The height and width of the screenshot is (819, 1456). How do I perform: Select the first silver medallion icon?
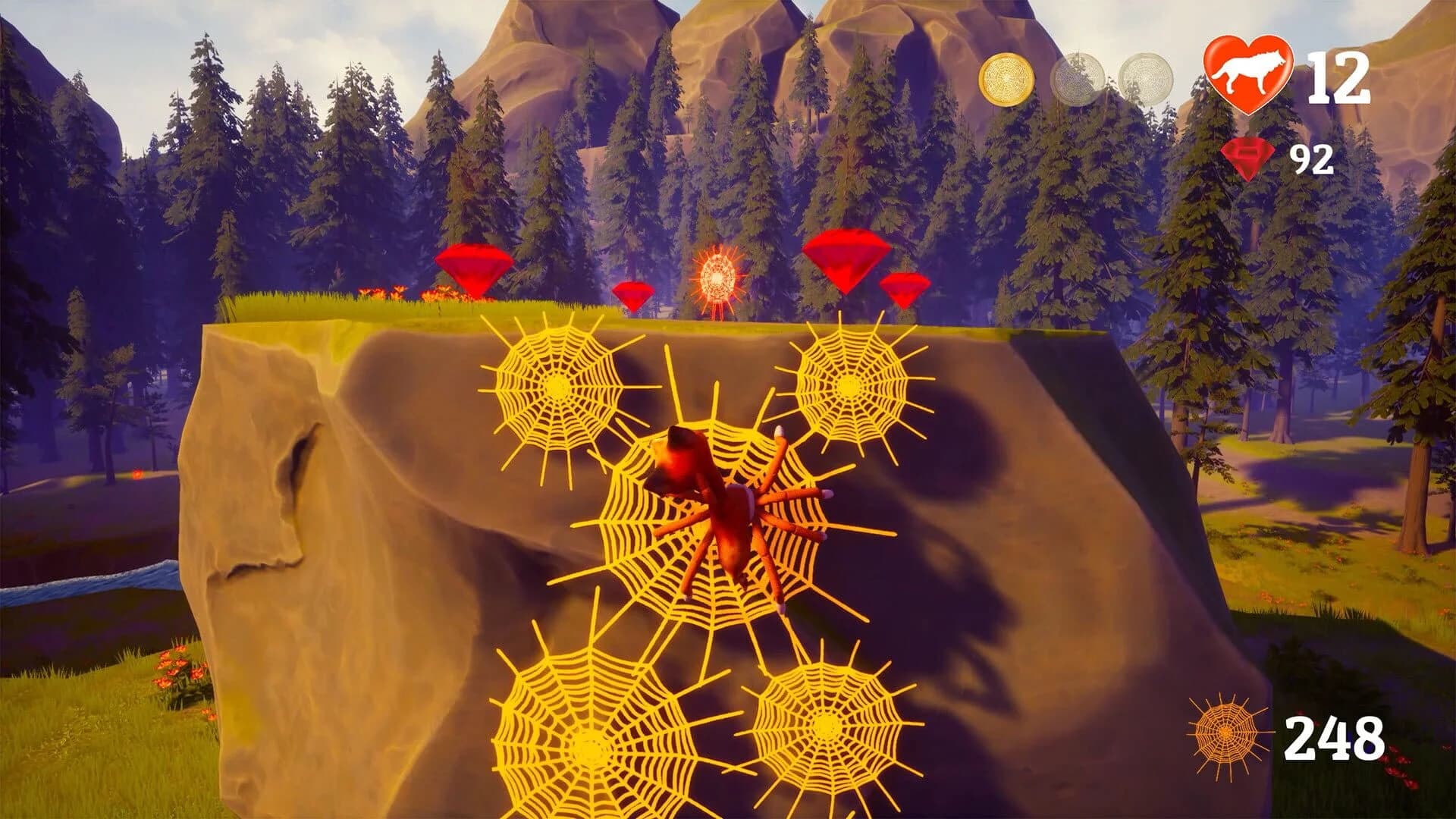coord(1078,76)
